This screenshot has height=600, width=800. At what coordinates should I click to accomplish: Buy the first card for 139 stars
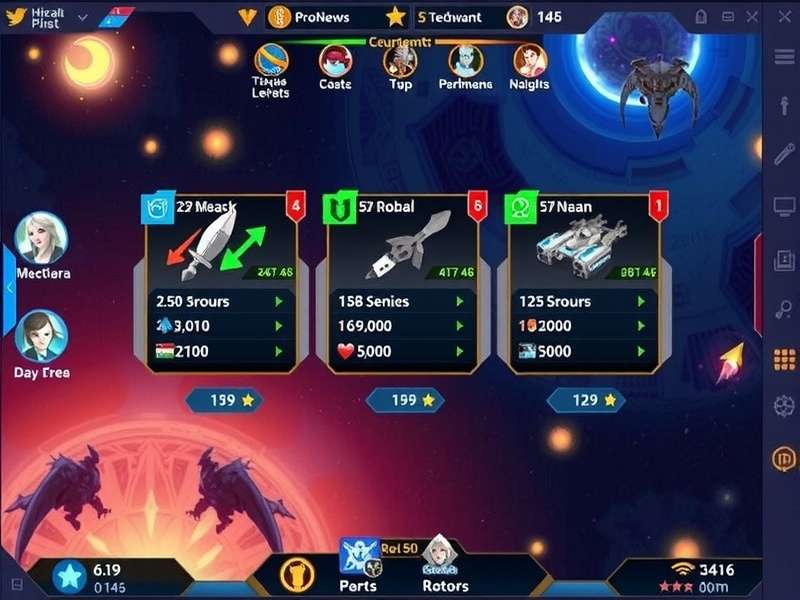tap(222, 400)
